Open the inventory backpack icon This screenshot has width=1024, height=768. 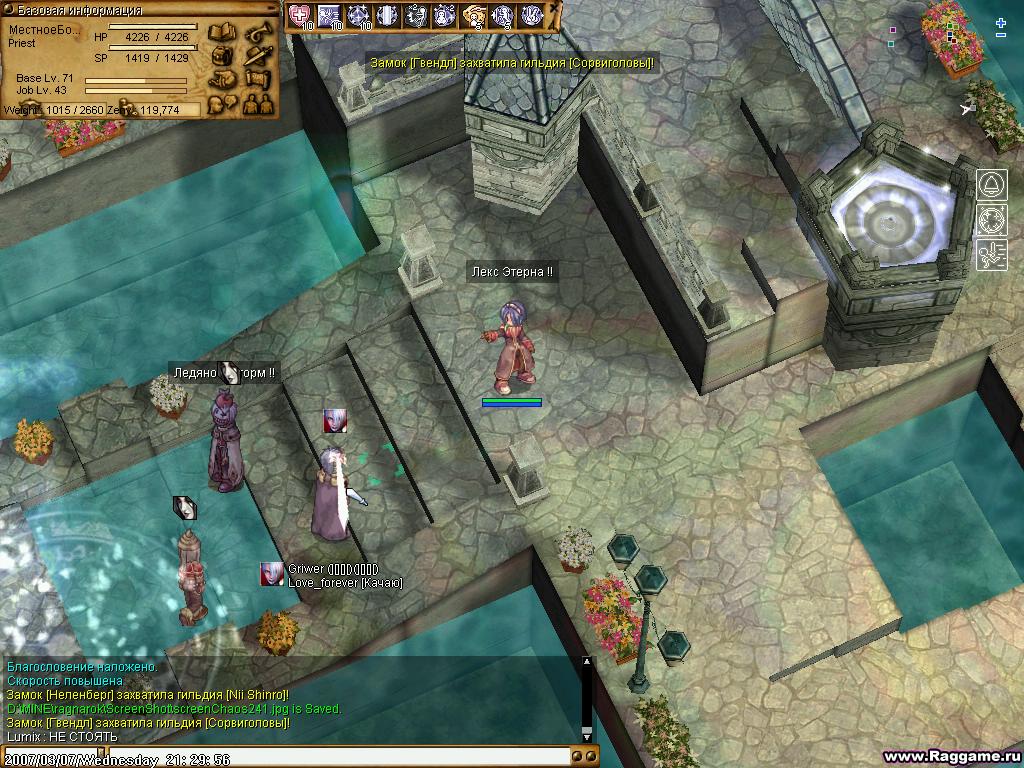click(x=220, y=55)
